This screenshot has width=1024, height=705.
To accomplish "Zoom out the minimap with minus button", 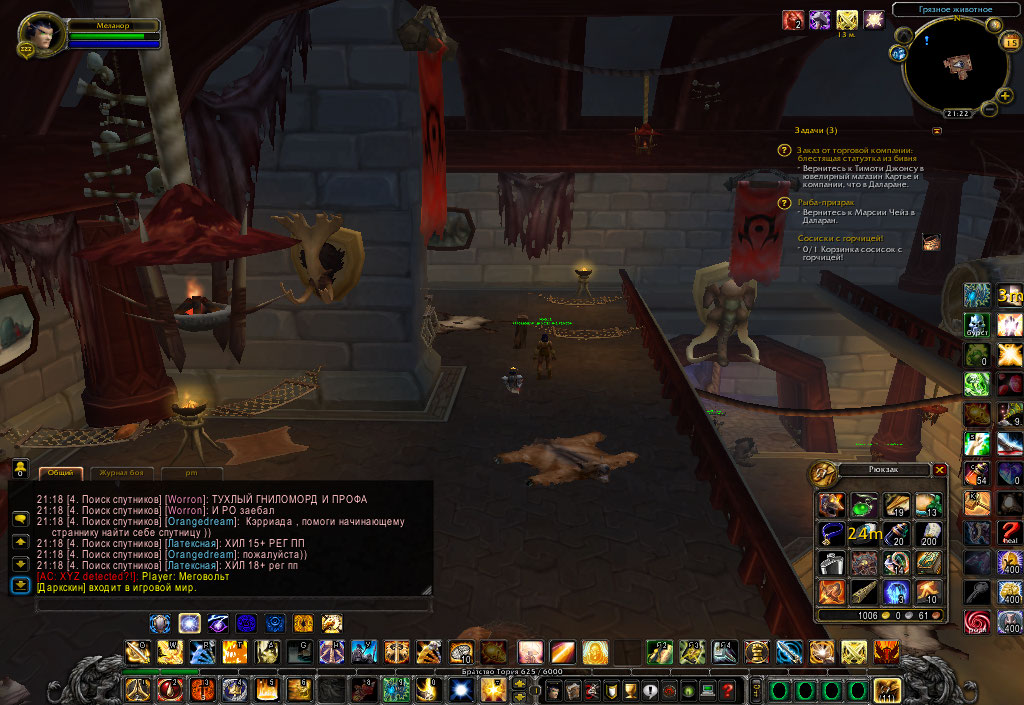I will coord(989,109).
